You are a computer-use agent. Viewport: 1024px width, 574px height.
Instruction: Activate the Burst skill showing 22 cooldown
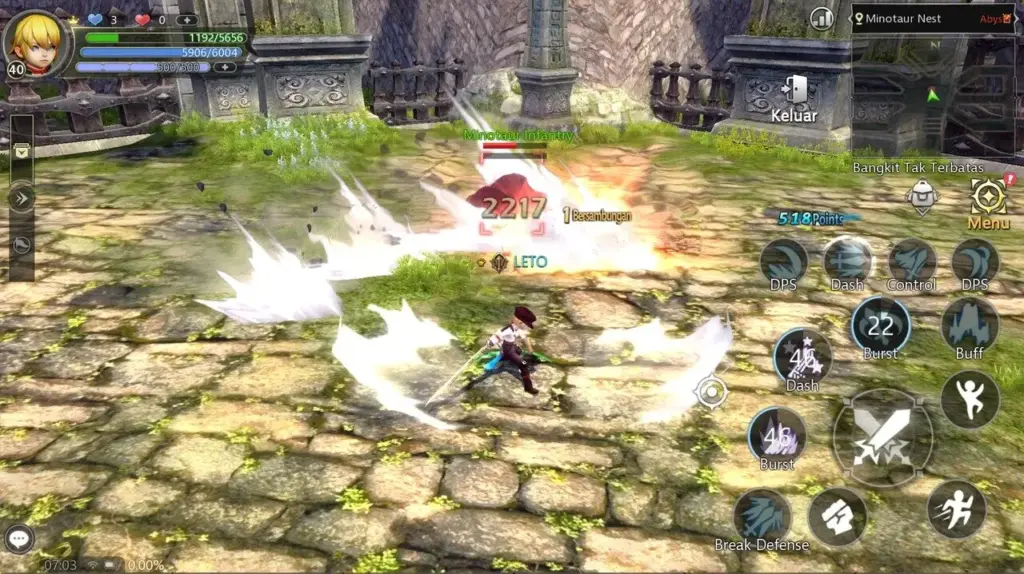point(880,325)
